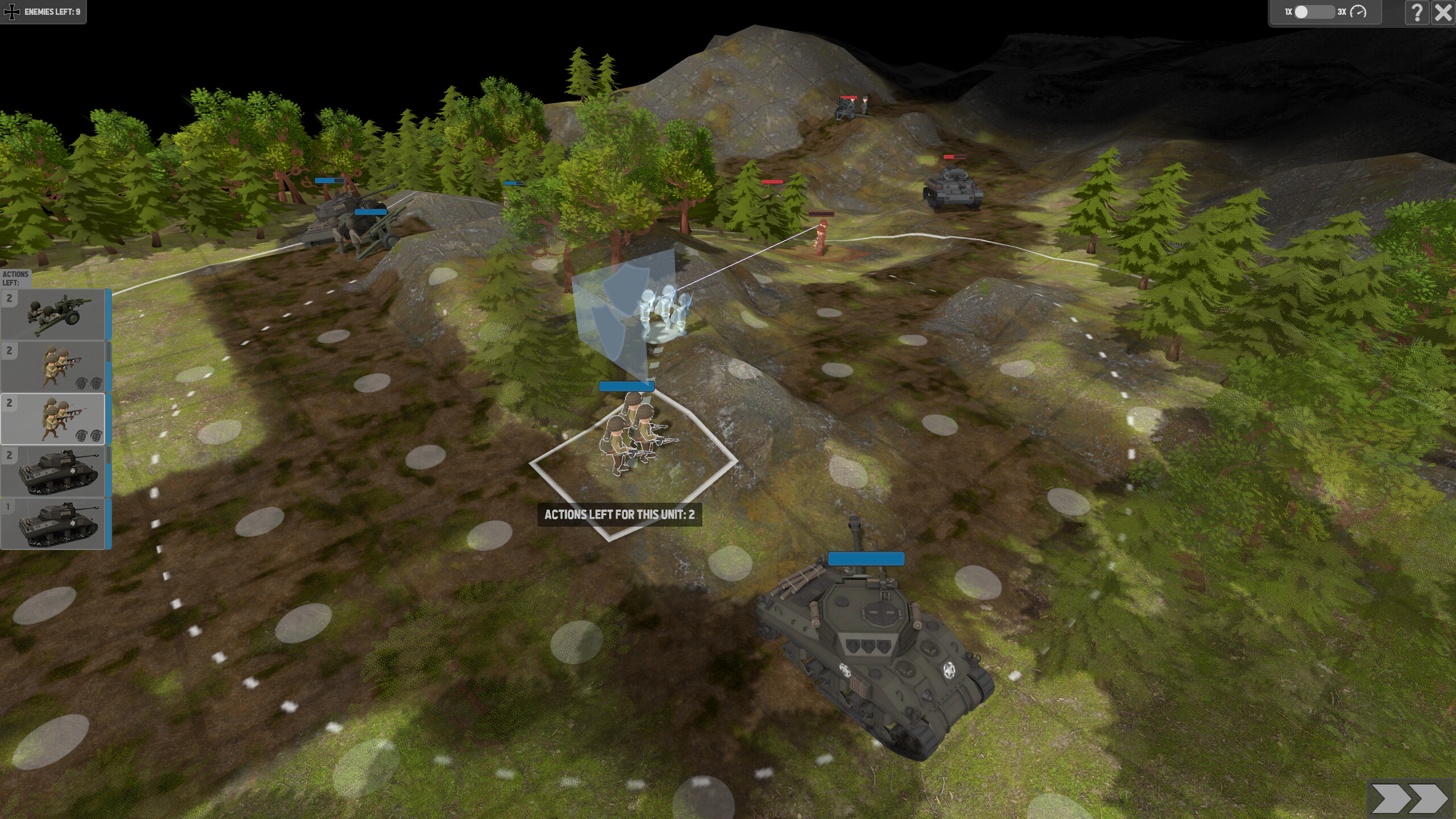Select the artillery crew unit card
The image size is (1456, 819).
coord(54,313)
